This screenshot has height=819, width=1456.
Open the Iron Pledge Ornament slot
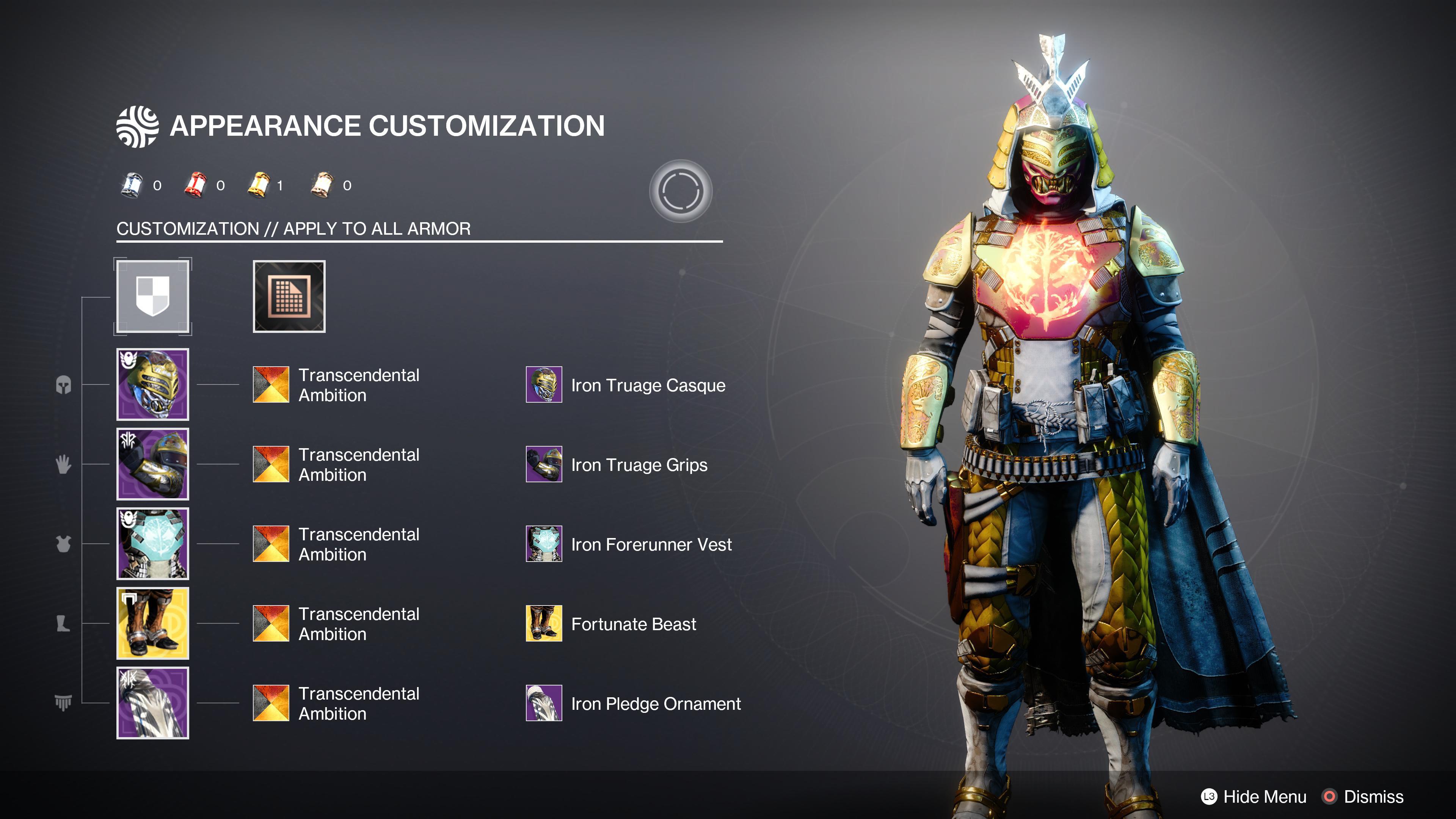(x=544, y=704)
